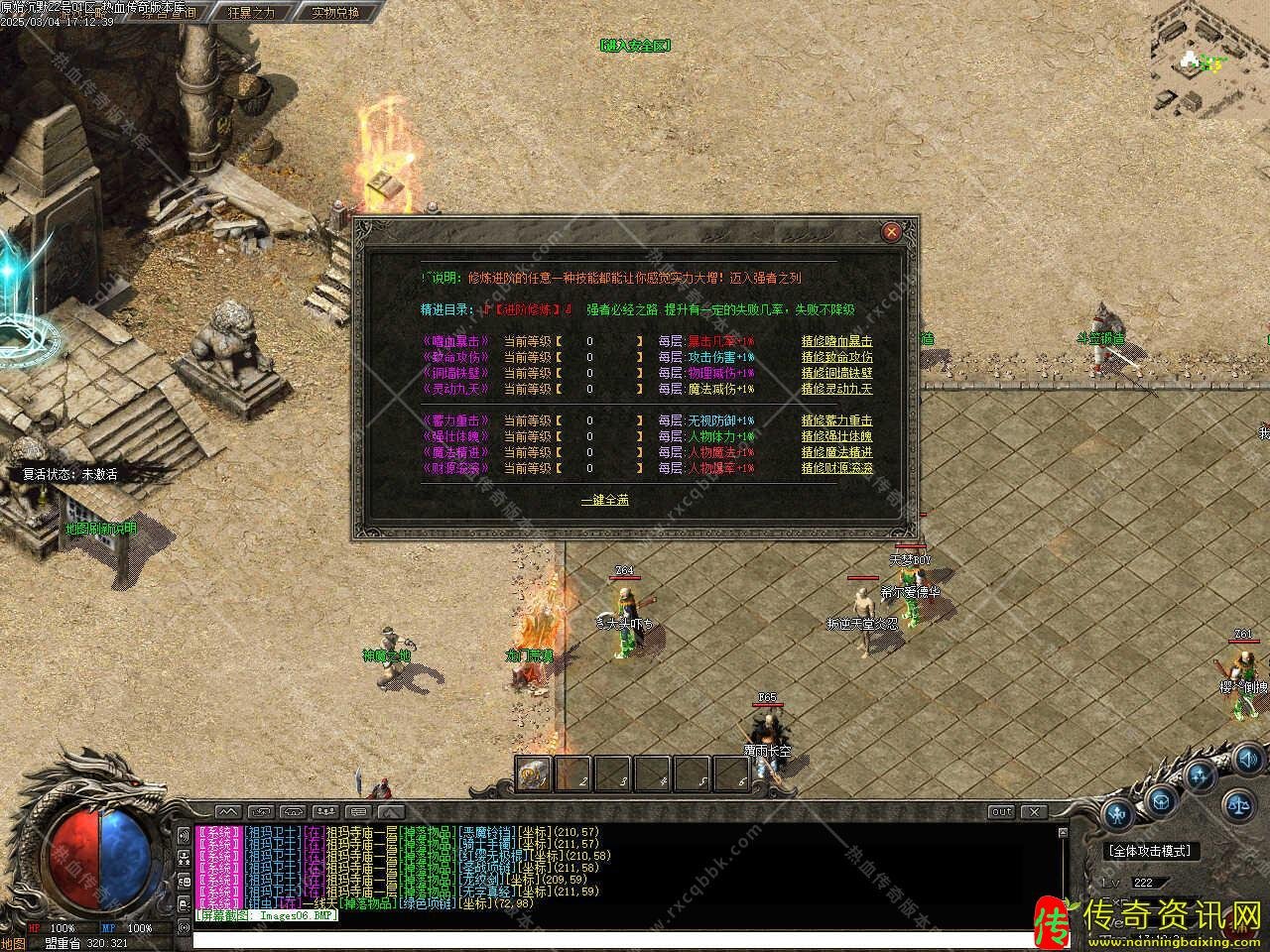The image size is (1270, 952).
Task: Activate 一键全满 max-all link
Action: [604, 500]
